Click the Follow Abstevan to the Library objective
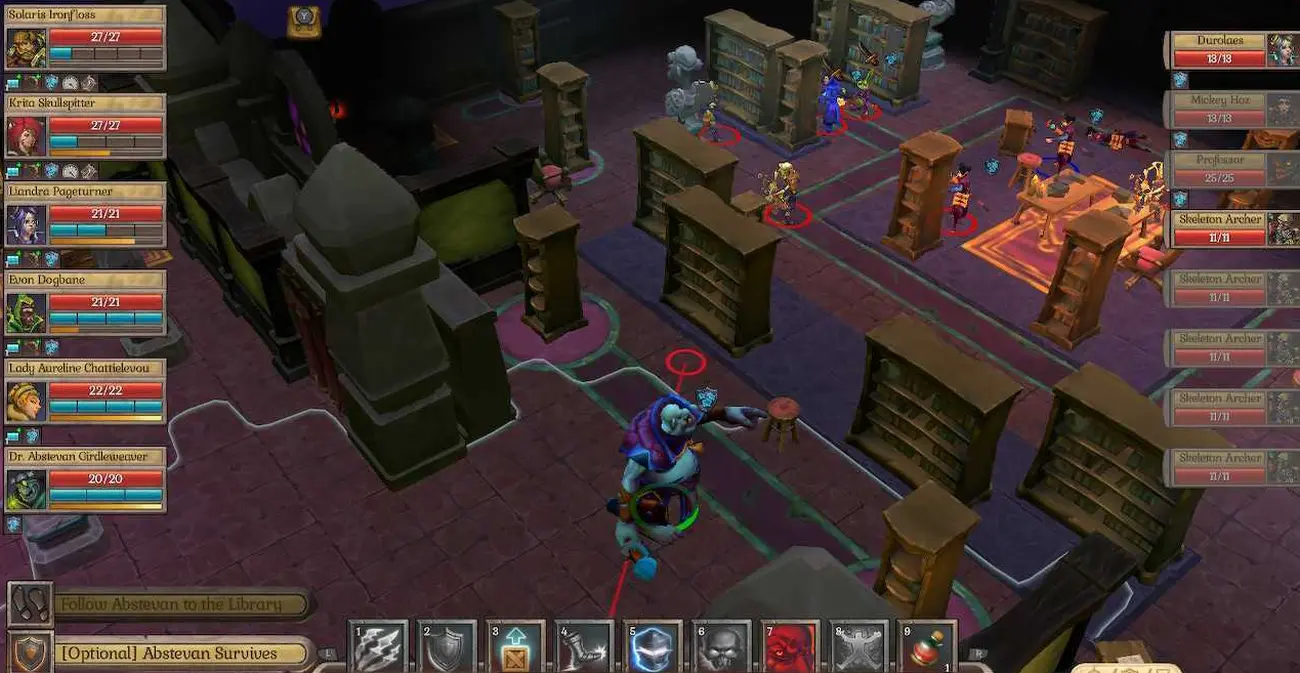 click(x=170, y=604)
